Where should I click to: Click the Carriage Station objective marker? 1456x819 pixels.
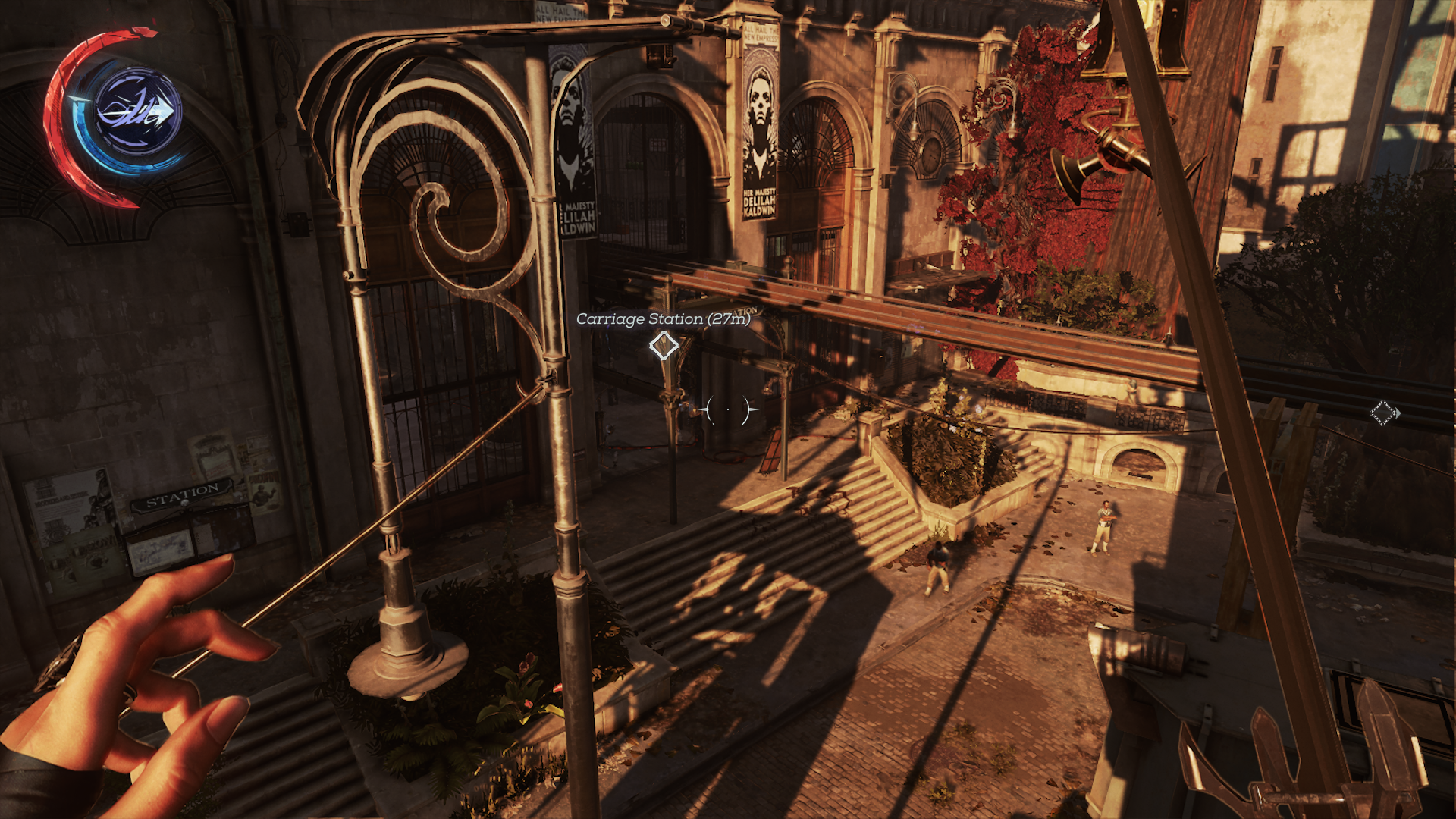(x=664, y=346)
